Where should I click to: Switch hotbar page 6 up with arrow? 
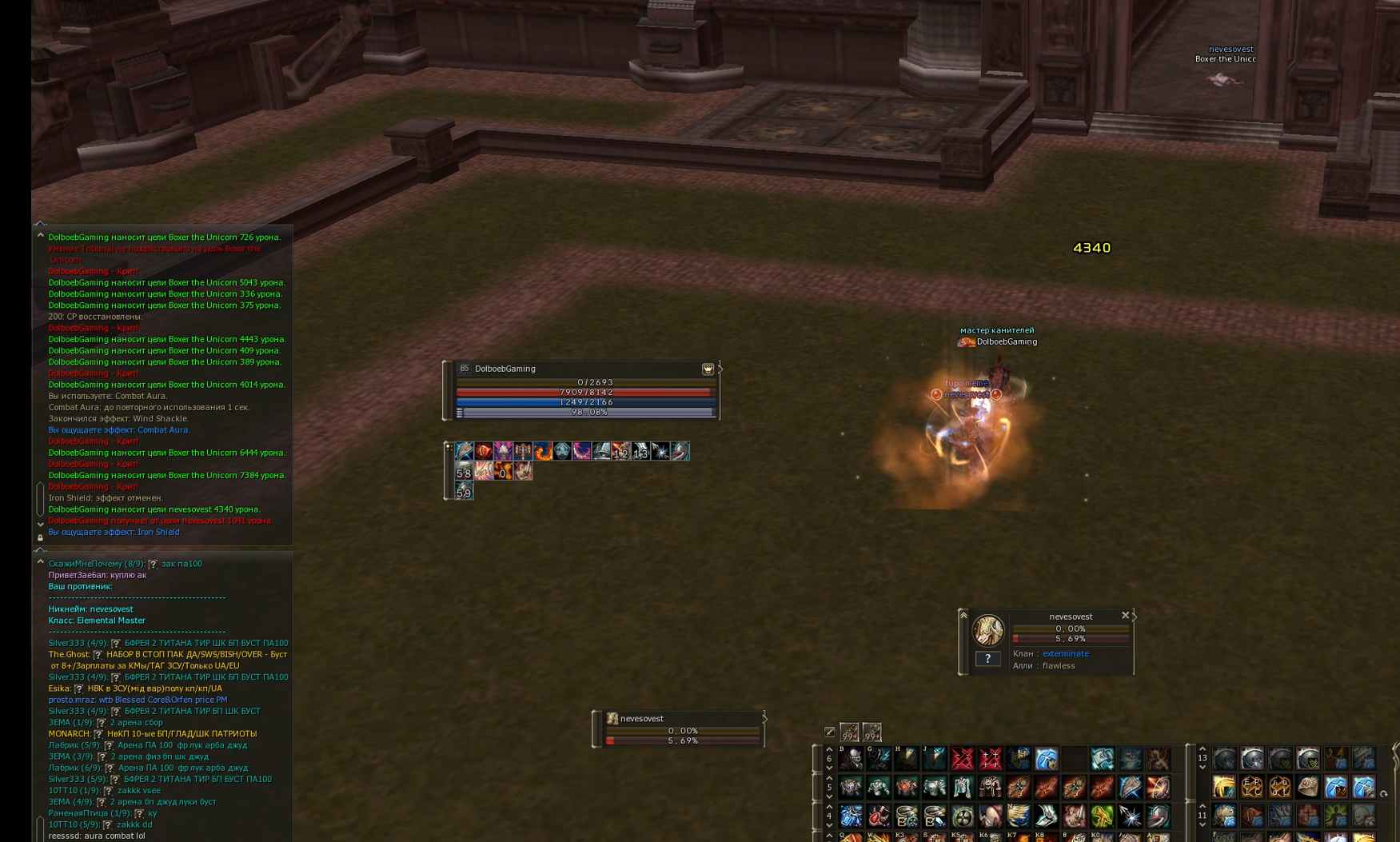(829, 750)
